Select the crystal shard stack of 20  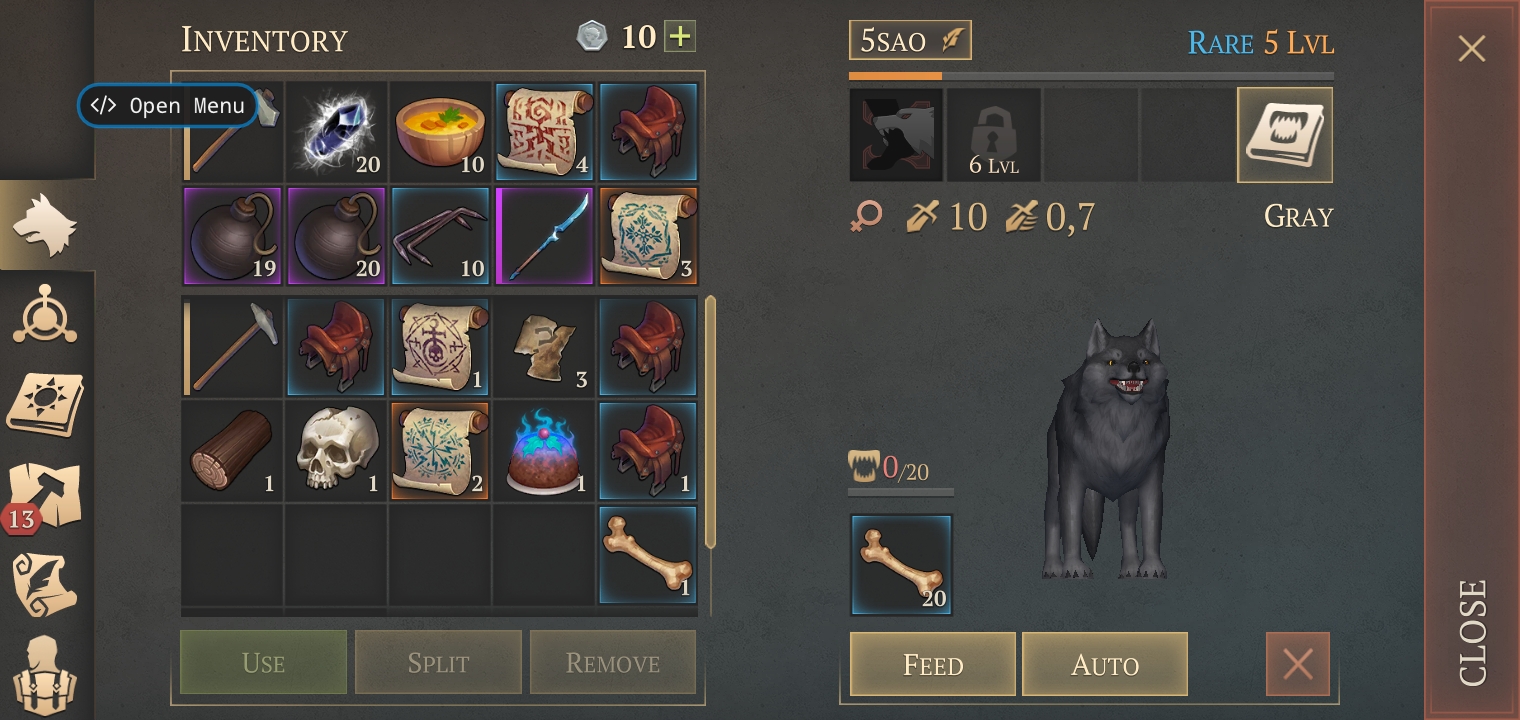point(336,132)
